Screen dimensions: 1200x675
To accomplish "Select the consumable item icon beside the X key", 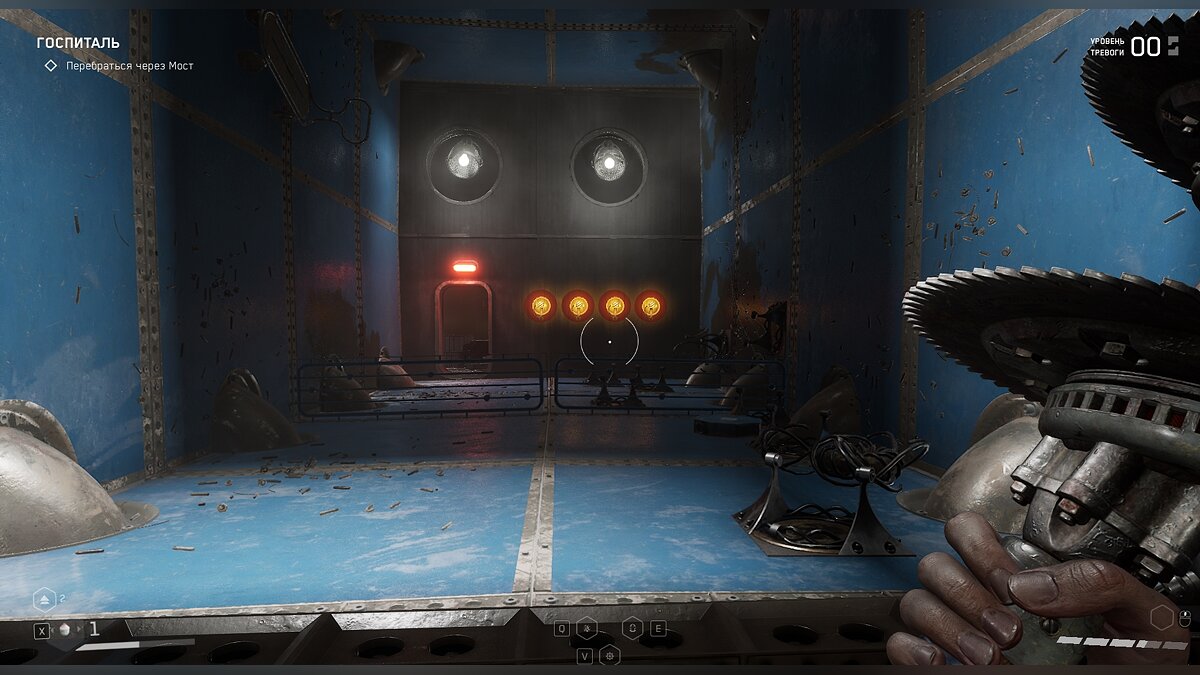I will pyautogui.click(x=66, y=629).
